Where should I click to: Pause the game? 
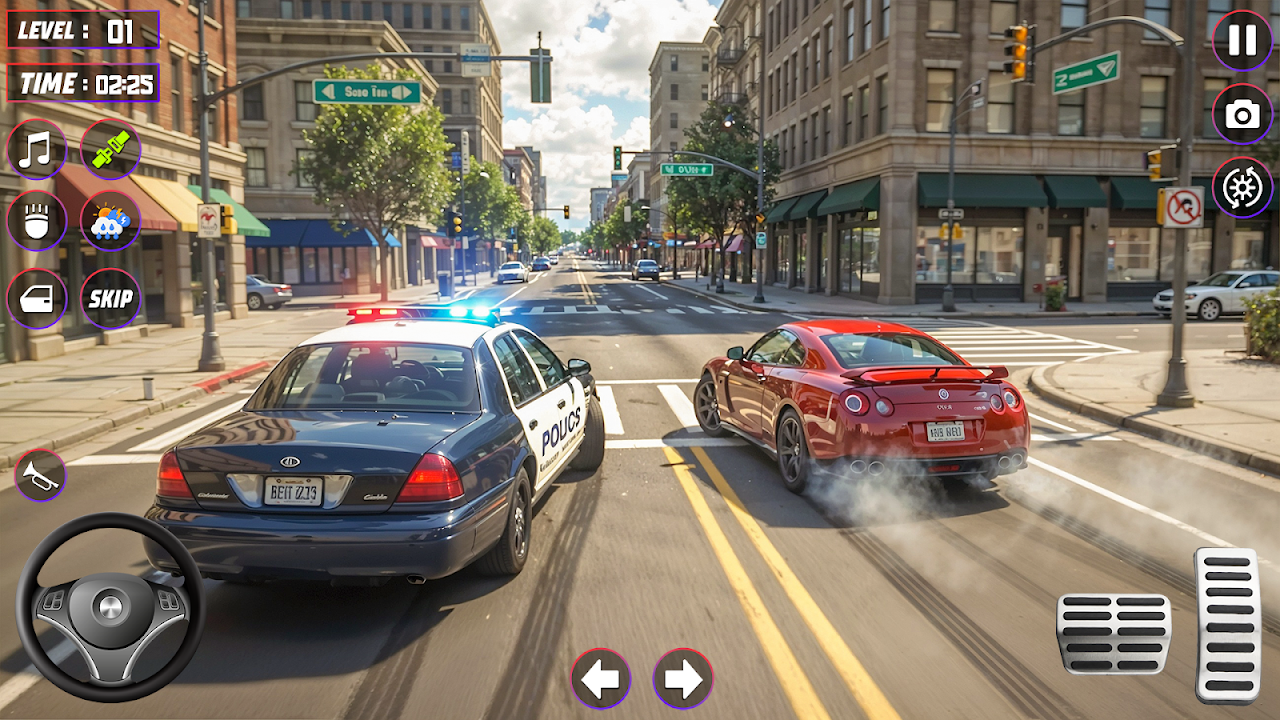(1242, 40)
